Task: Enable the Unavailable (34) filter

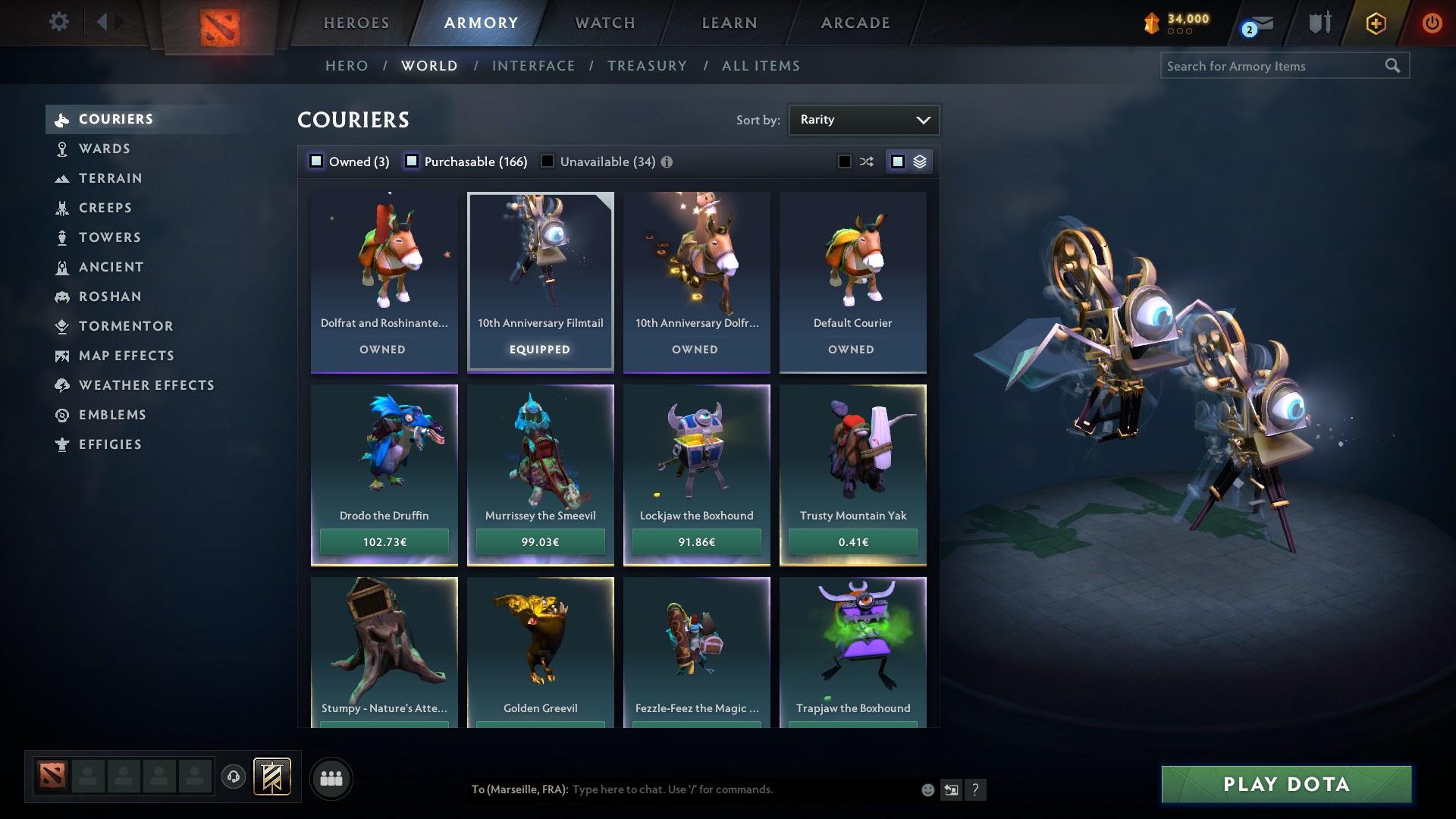Action: coord(547,161)
